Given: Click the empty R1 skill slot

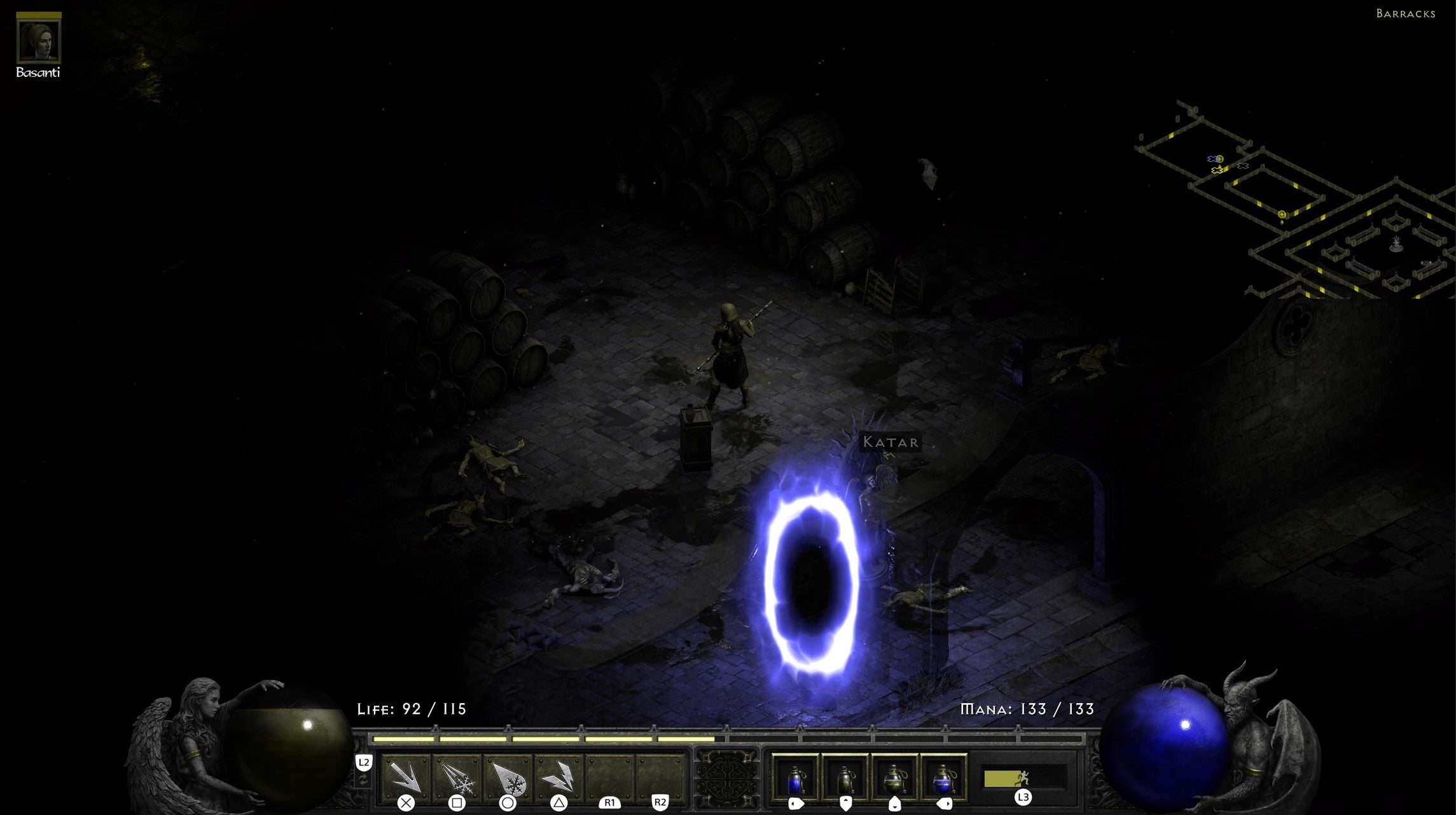Looking at the screenshot, I should [x=609, y=777].
